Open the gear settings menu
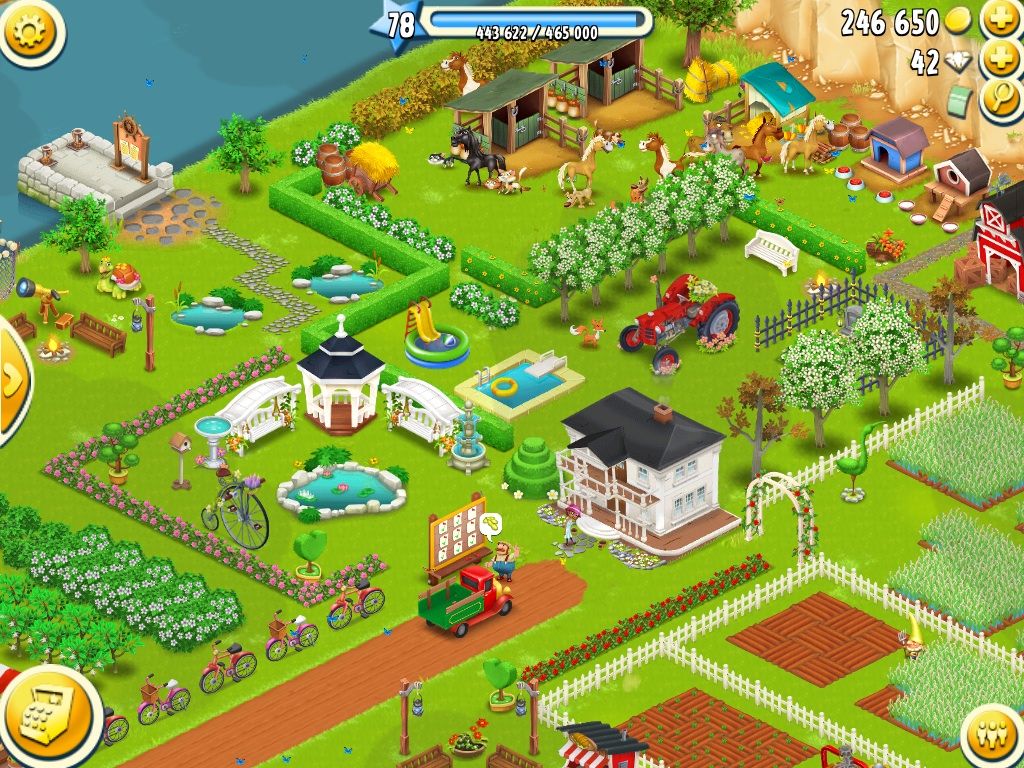This screenshot has width=1024, height=768. pyautogui.click(x=31, y=30)
